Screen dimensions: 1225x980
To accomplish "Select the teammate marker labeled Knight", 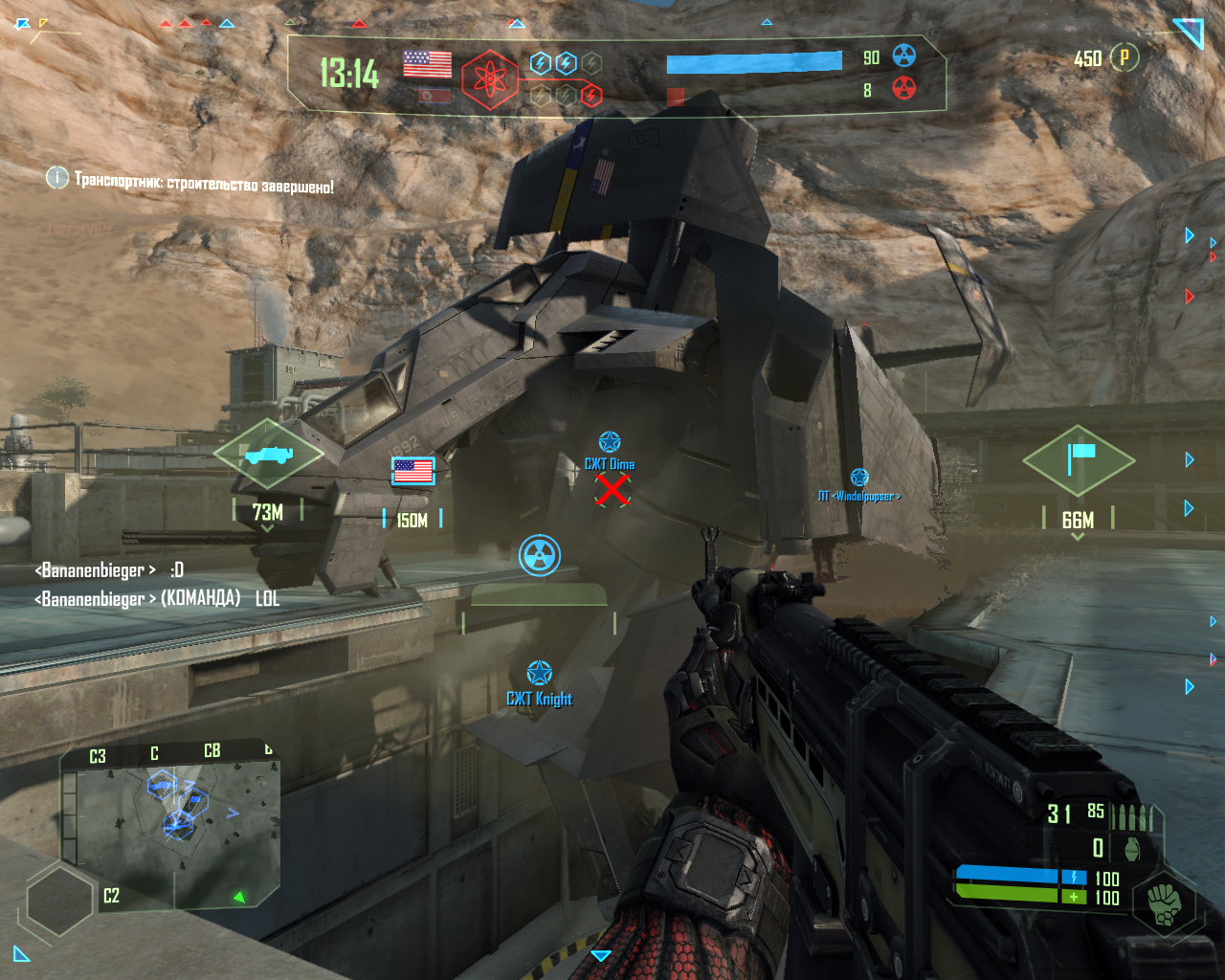I will pos(540,673).
